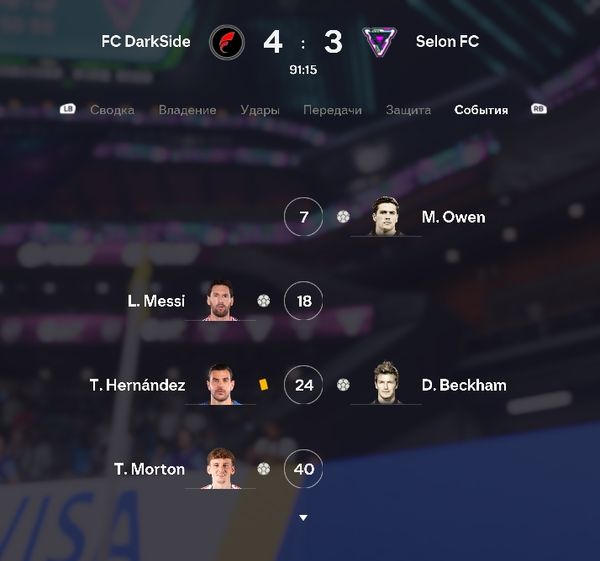This screenshot has width=600, height=561.
Task: Click L. Messi's 18th-minute goal row
Action: coord(157,300)
